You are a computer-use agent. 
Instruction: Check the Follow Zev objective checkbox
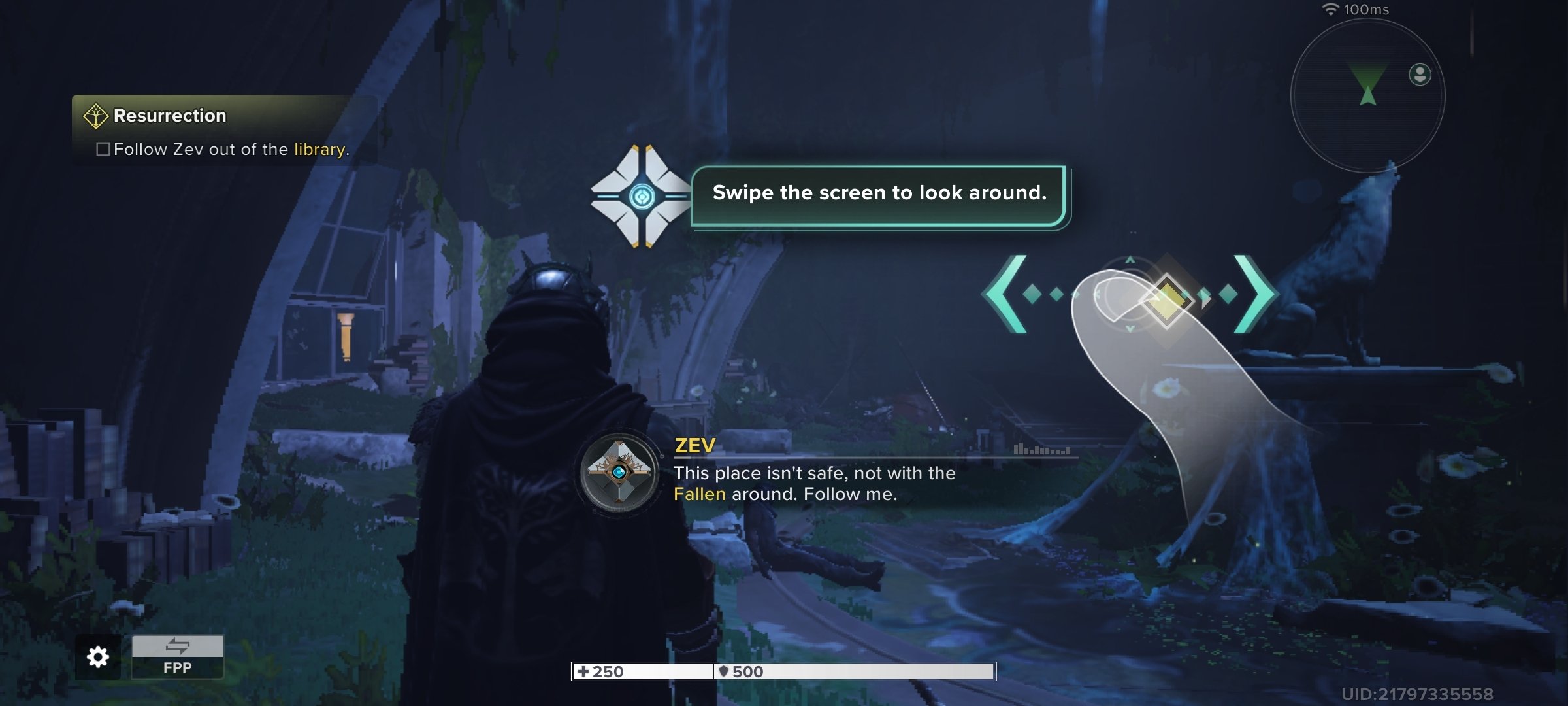point(103,150)
